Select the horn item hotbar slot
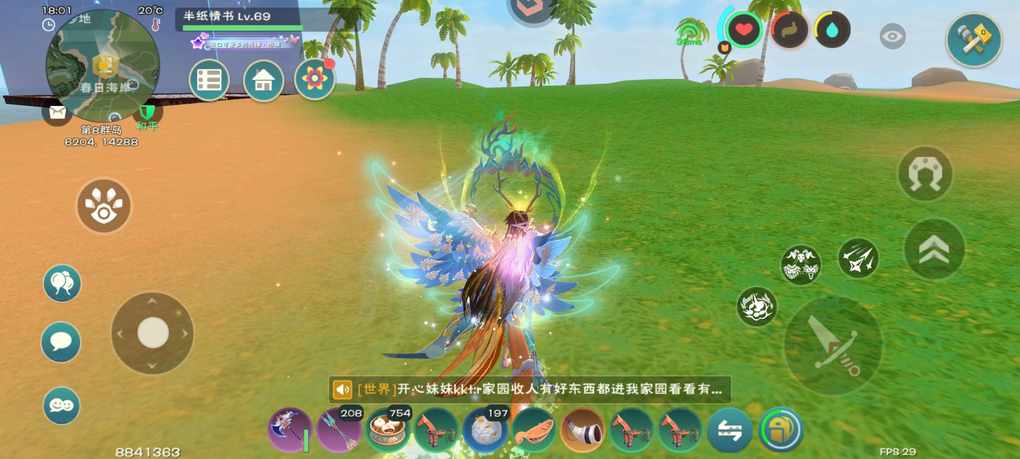This screenshot has width=1020, height=459. [x=582, y=430]
